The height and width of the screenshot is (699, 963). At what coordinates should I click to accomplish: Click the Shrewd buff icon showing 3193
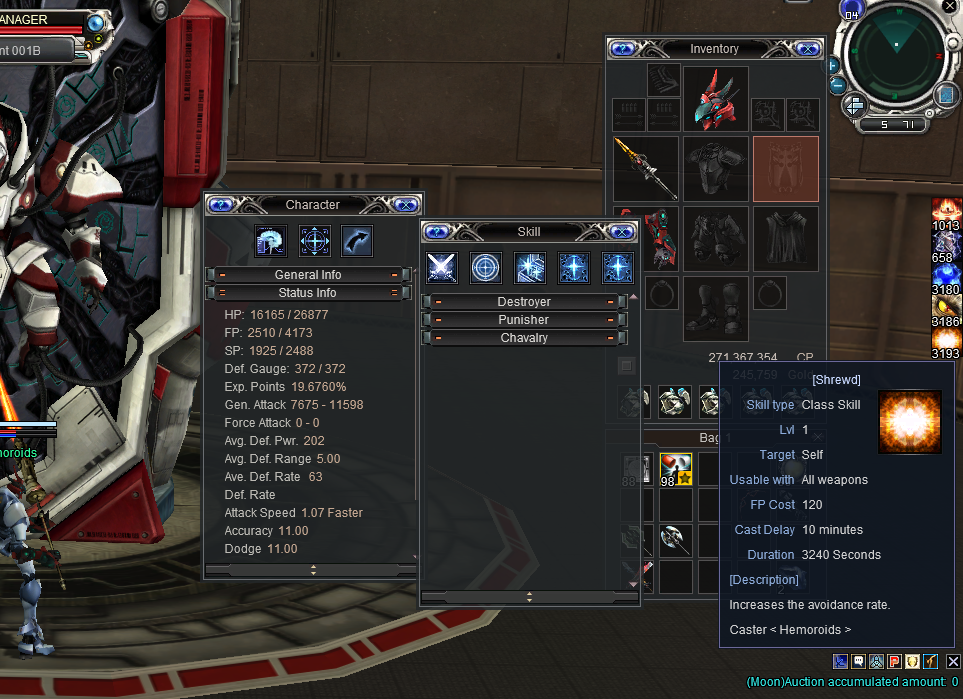[x=946, y=340]
